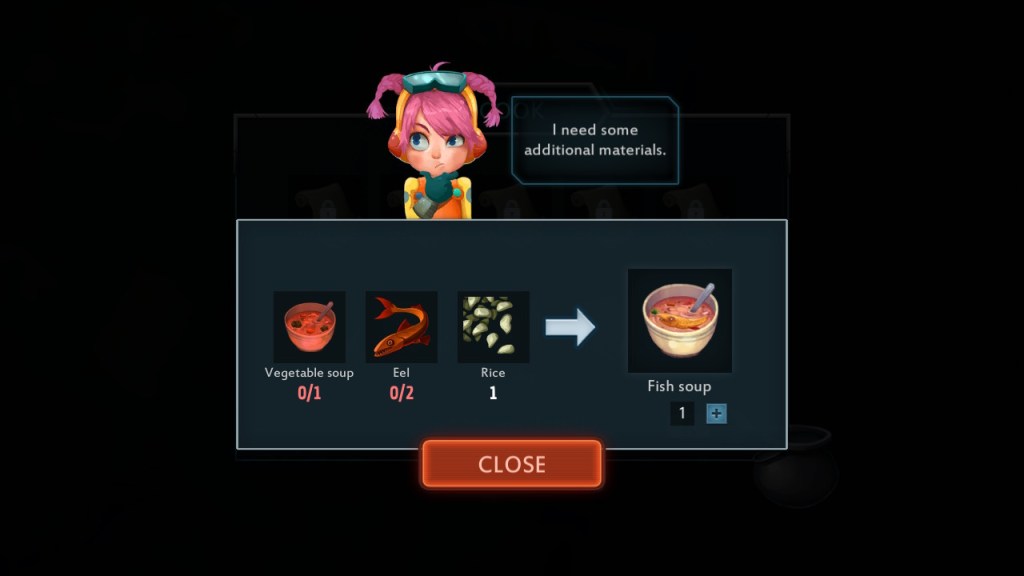Increase the Fish soup quantity with plus

(716, 413)
